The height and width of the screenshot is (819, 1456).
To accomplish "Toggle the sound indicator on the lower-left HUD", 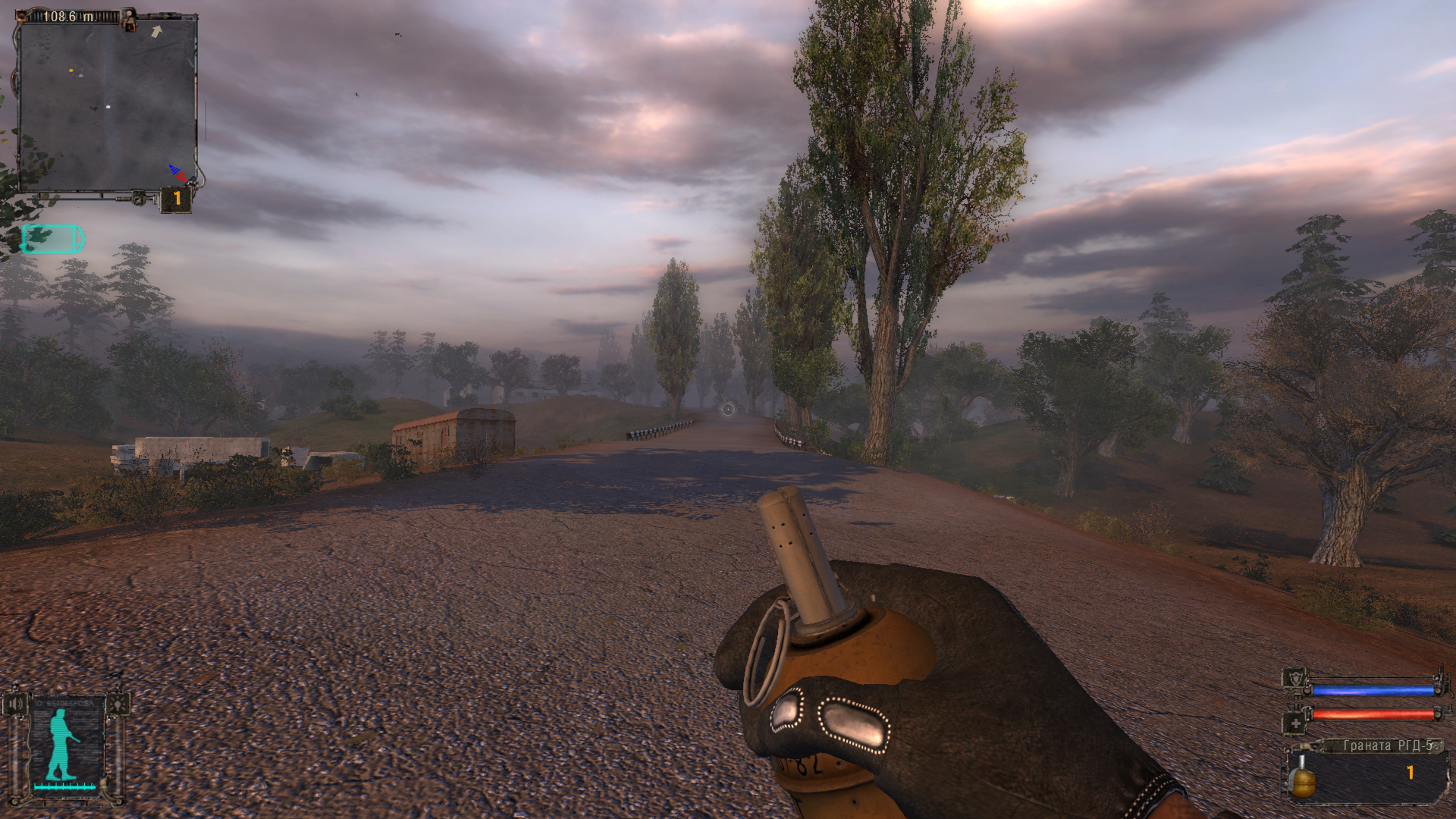I will click(x=16, y=704).
